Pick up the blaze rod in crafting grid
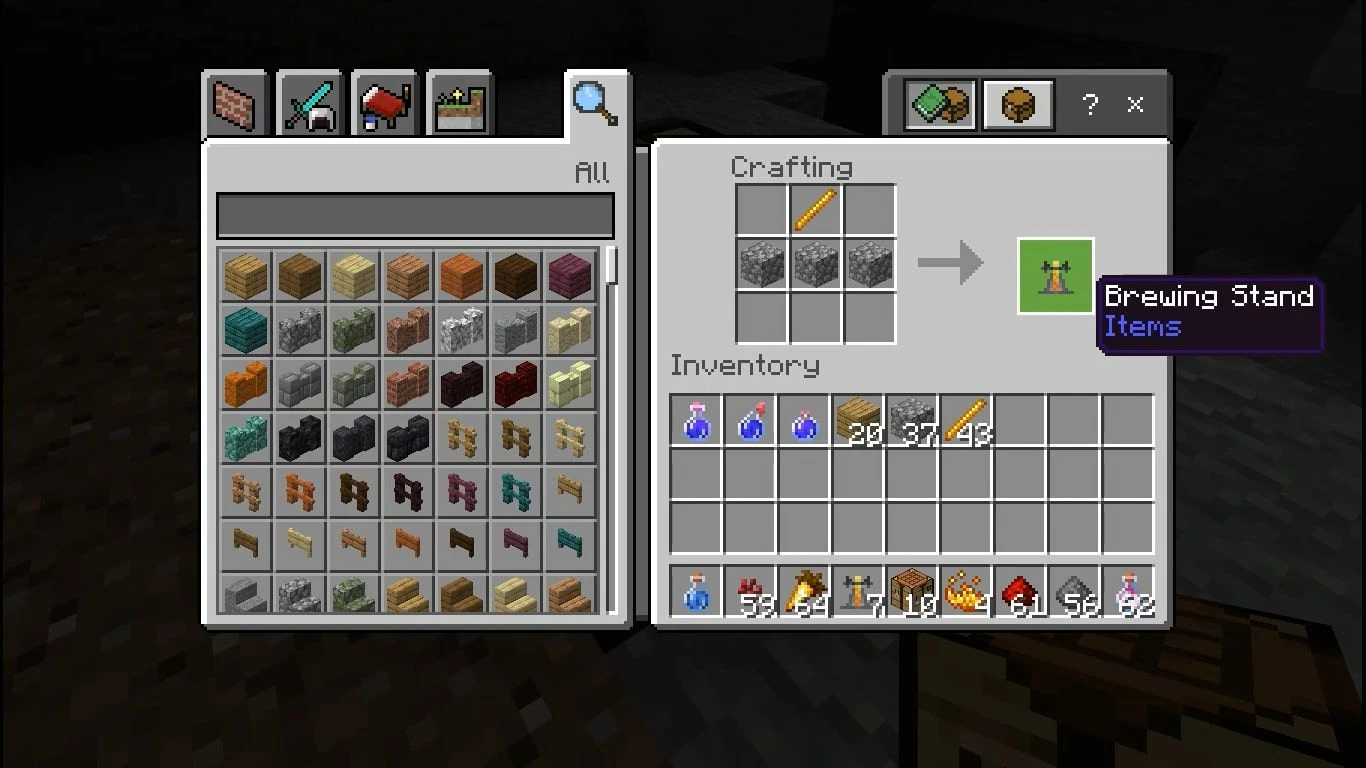This screenshot has width=1366, height=768. pyautogui.click(x=815, y=211)
